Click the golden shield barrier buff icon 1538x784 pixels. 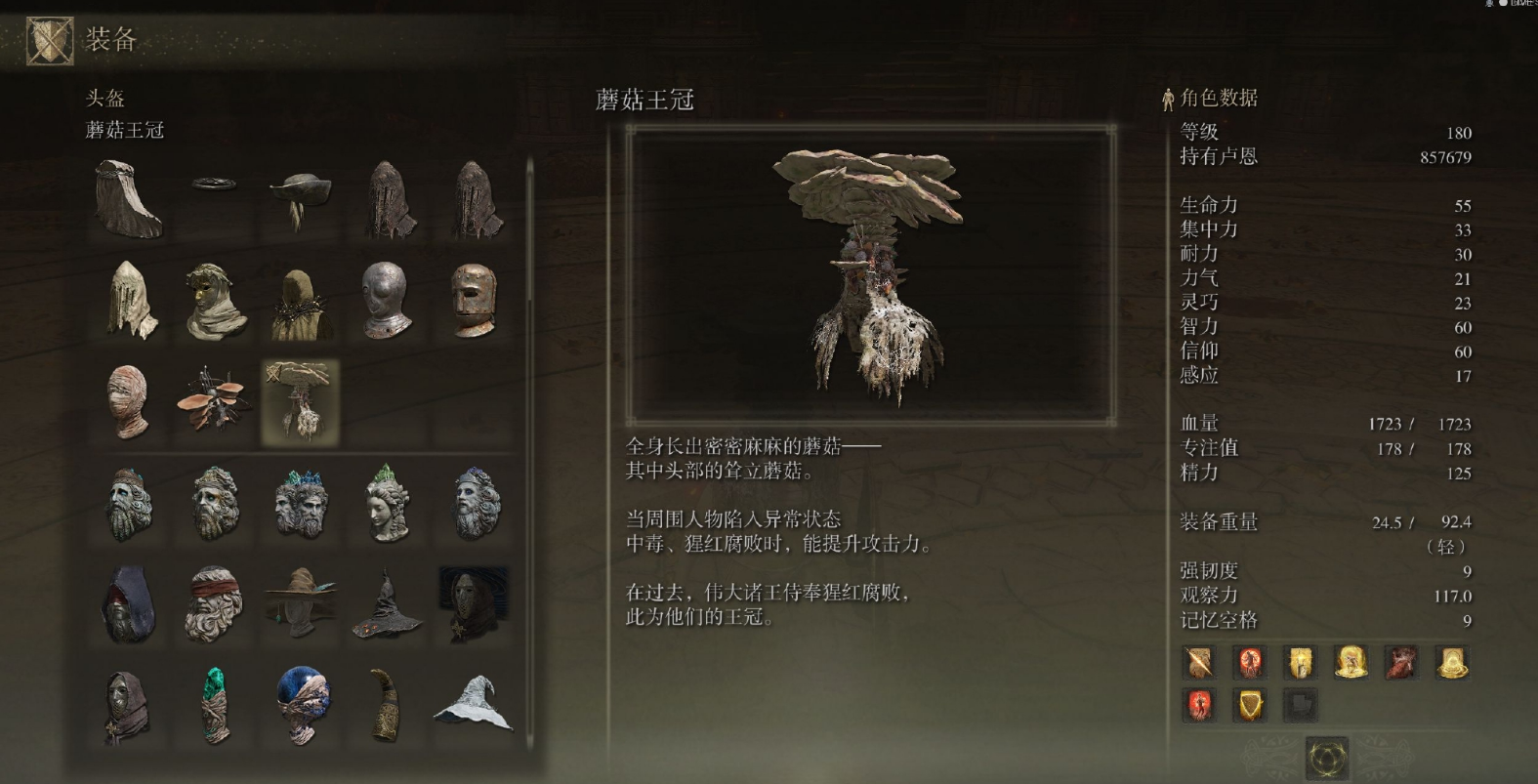[x=1249, y=705]
